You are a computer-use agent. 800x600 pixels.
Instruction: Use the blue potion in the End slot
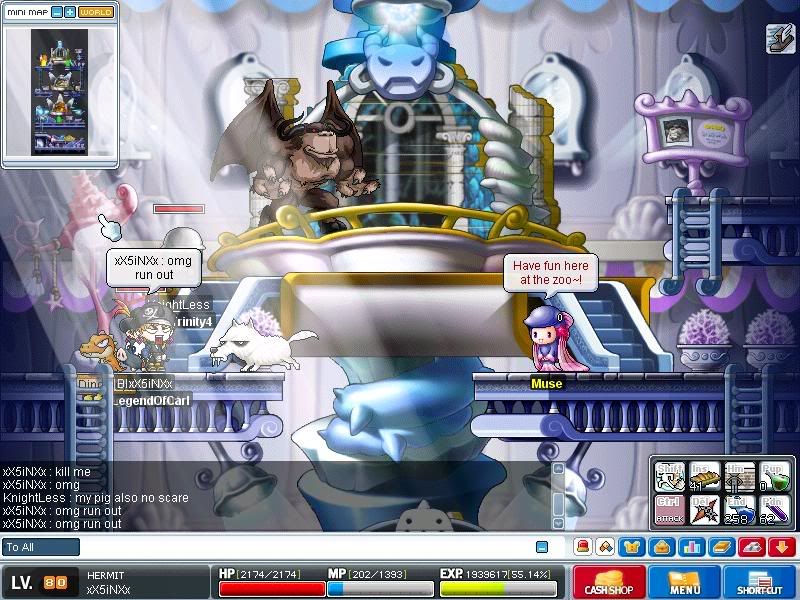738,510
